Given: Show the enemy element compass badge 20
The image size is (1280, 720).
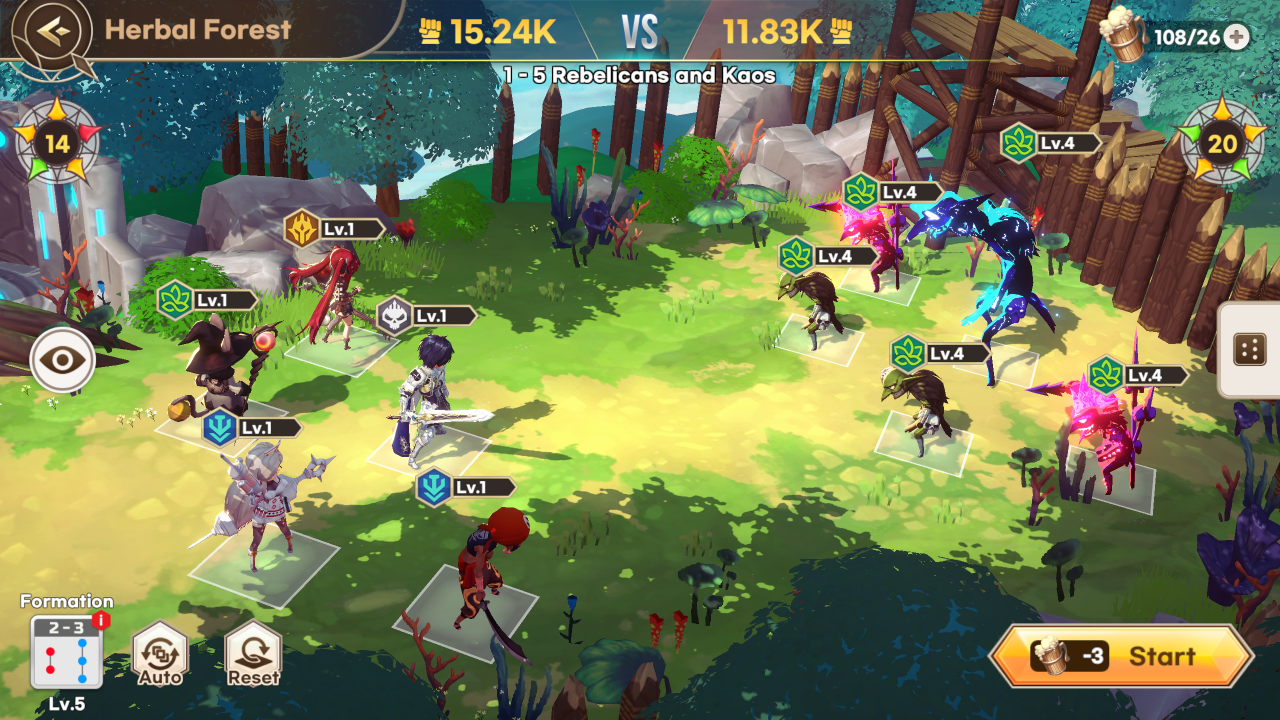Looking at the screenshot, I should pyautogui.click(x=1222, y=143).
